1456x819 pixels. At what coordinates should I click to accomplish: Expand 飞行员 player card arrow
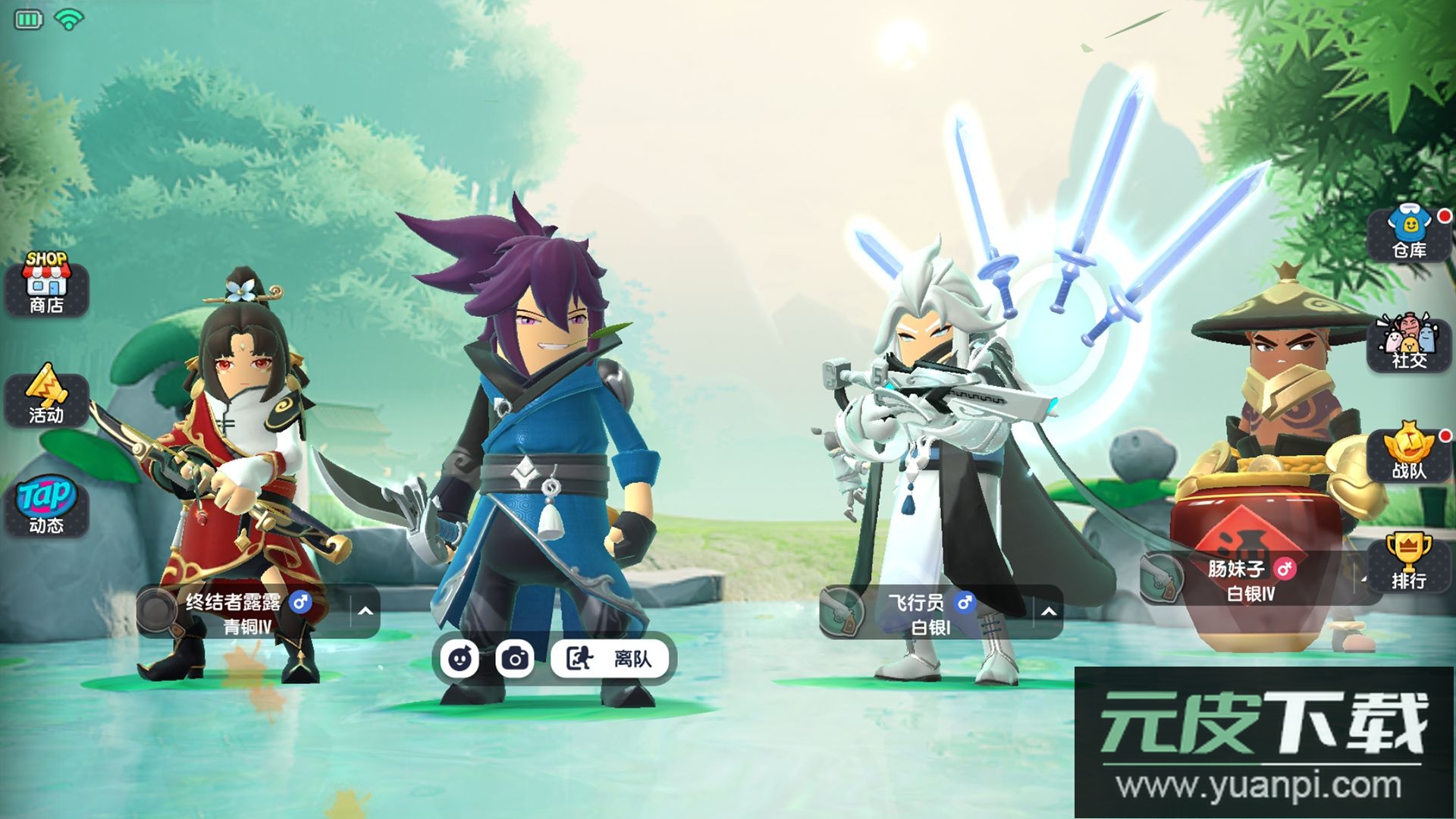click(x=1049, y=611)
